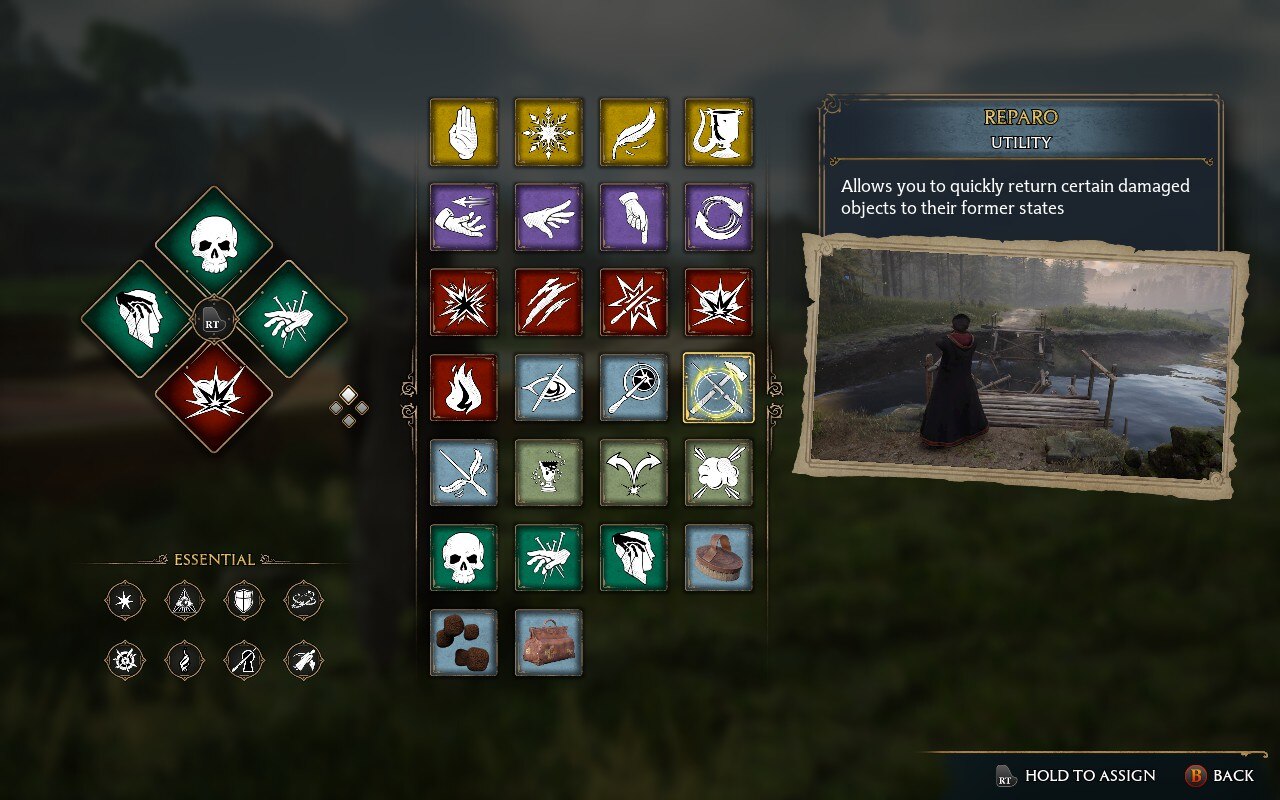
Task: Click the Avada Kedavra skull spell icon
Action: [463, 558]
